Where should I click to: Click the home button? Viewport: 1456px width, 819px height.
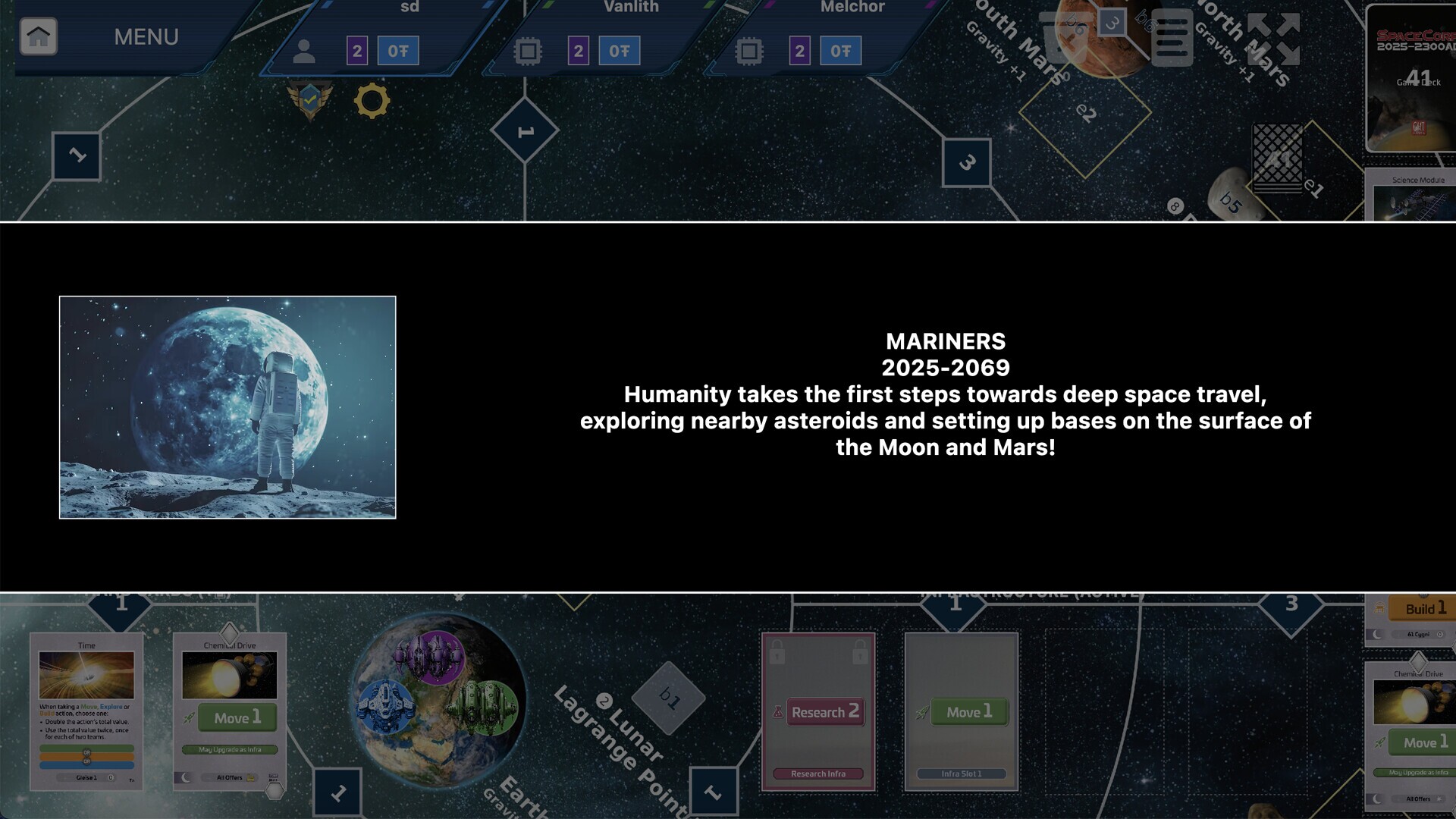tap(39, 36)
